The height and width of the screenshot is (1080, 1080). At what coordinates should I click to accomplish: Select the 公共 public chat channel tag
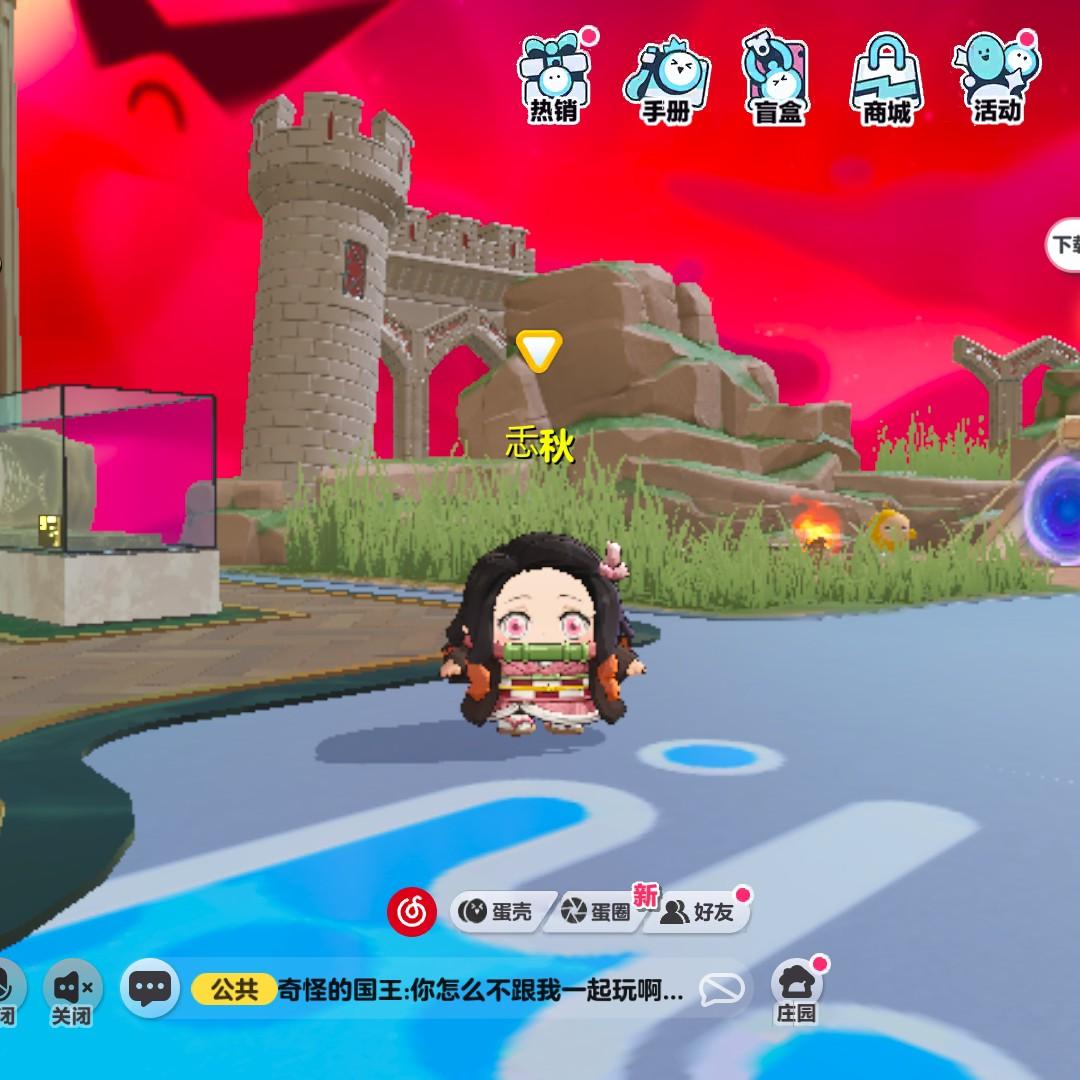234,990
